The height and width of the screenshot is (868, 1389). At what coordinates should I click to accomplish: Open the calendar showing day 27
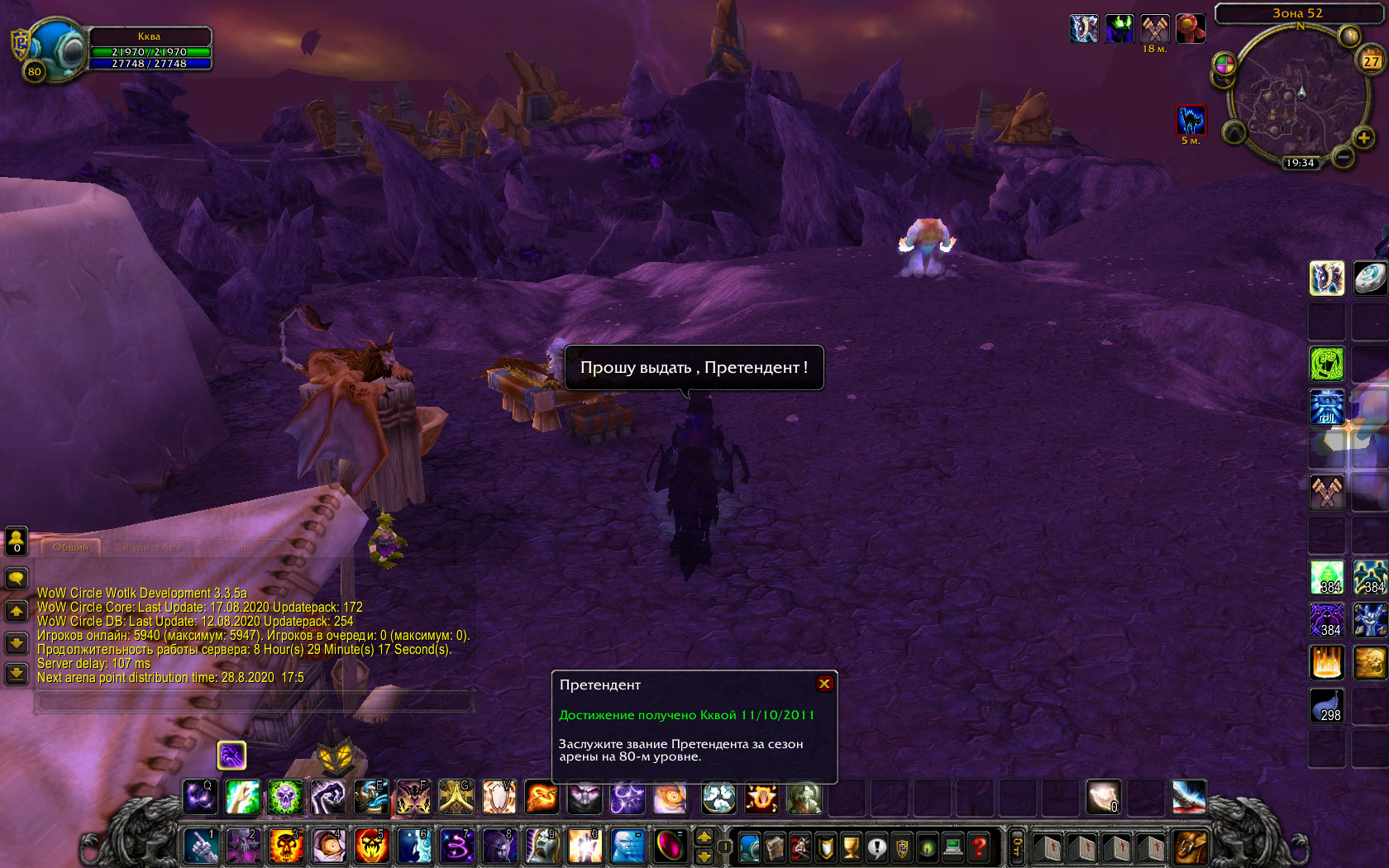pyautogui.click(x=1372, y=61)
